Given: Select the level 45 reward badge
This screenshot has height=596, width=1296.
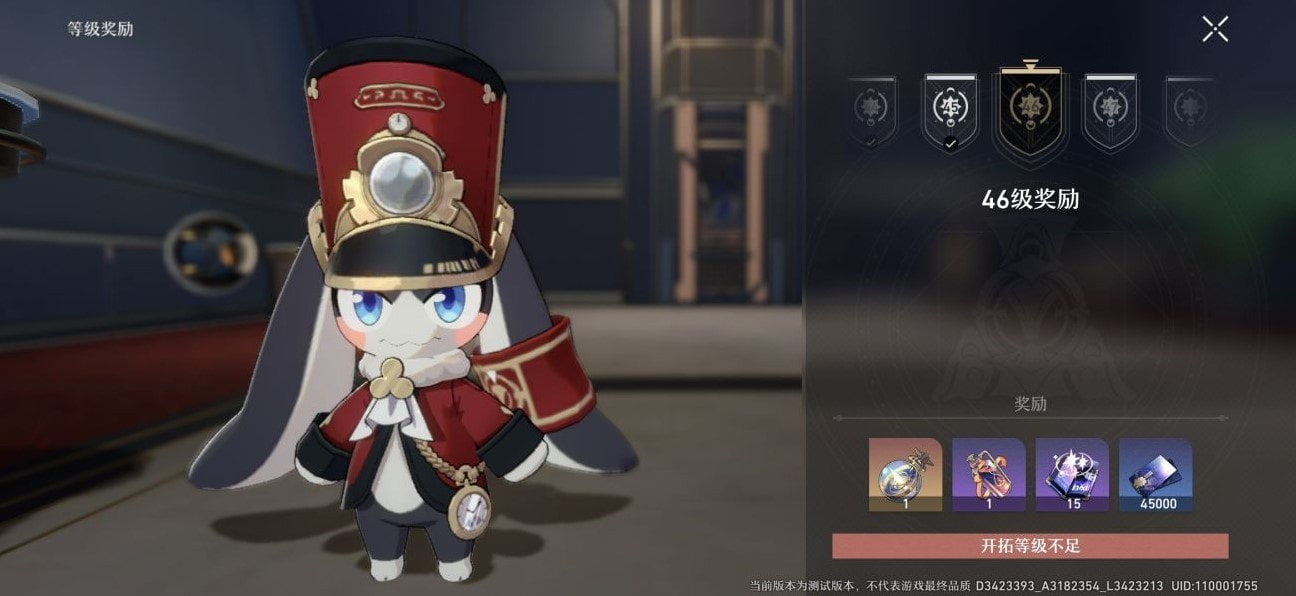Looking at the screenshot, I should 948,111.
